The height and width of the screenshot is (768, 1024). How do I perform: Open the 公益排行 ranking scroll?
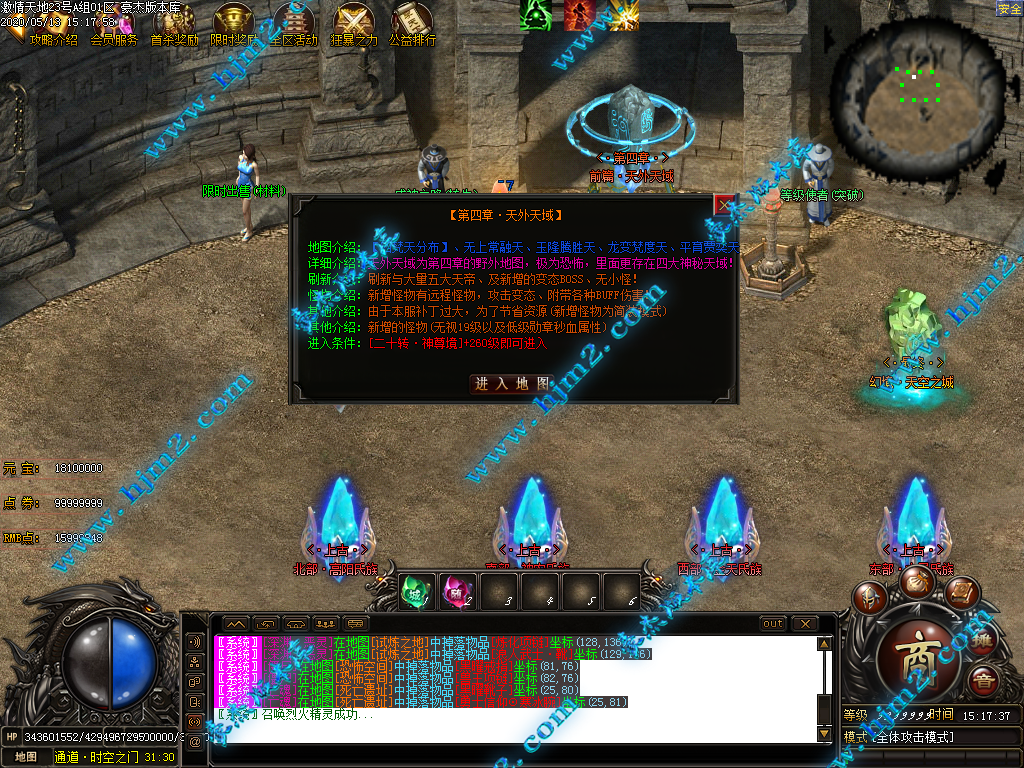pyautogui.click(x=412, y=25)
